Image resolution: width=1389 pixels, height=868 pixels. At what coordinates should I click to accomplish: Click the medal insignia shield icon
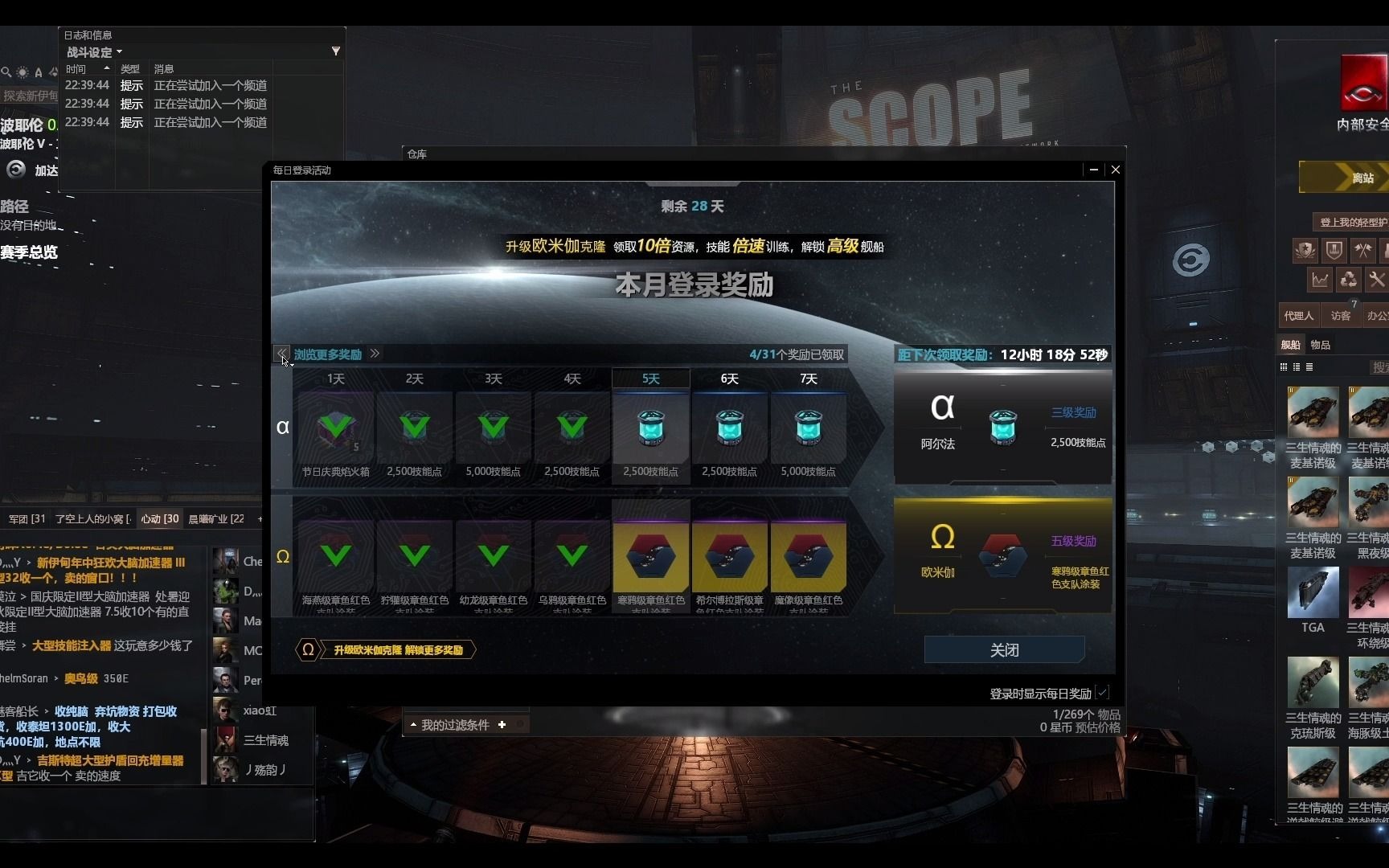(x=1305, y=250)
